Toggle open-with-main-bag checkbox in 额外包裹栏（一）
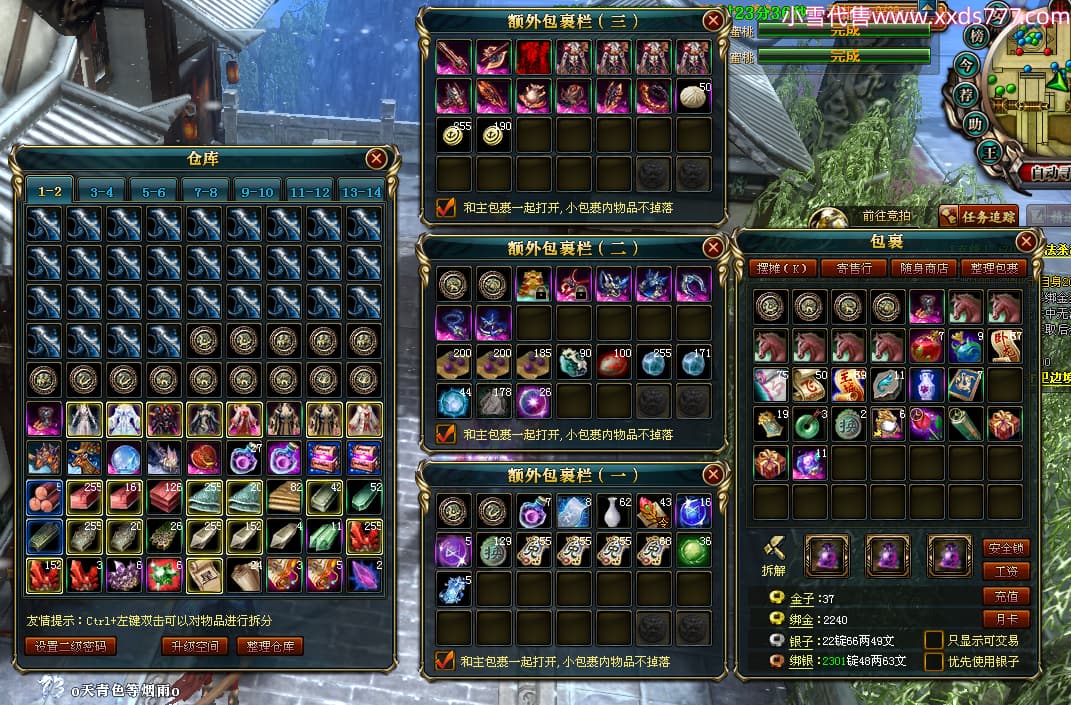Viewport: 1071px width, 705px height. tap(446, 661)
